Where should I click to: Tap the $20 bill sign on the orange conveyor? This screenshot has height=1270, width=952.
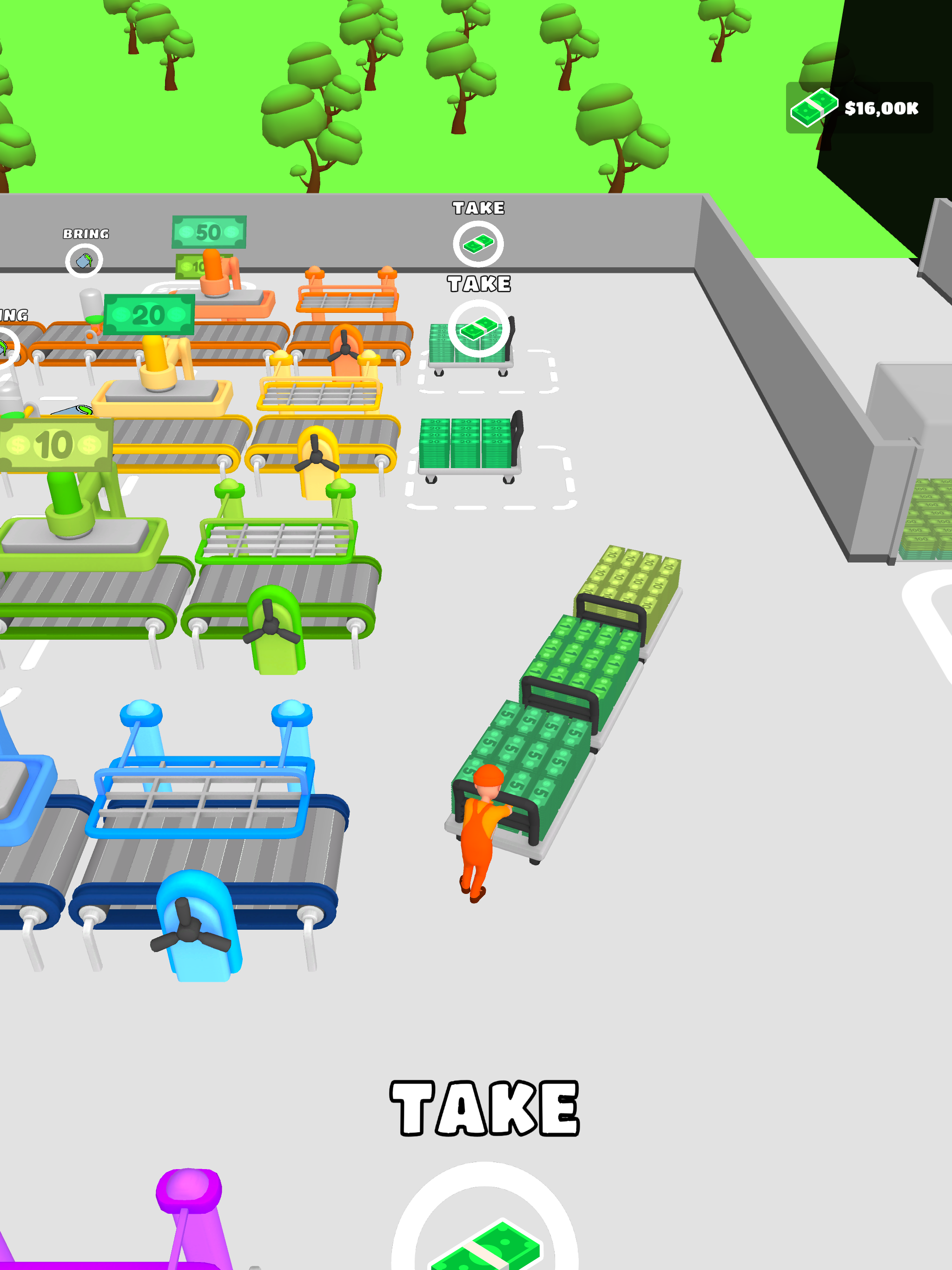point(151,315)
